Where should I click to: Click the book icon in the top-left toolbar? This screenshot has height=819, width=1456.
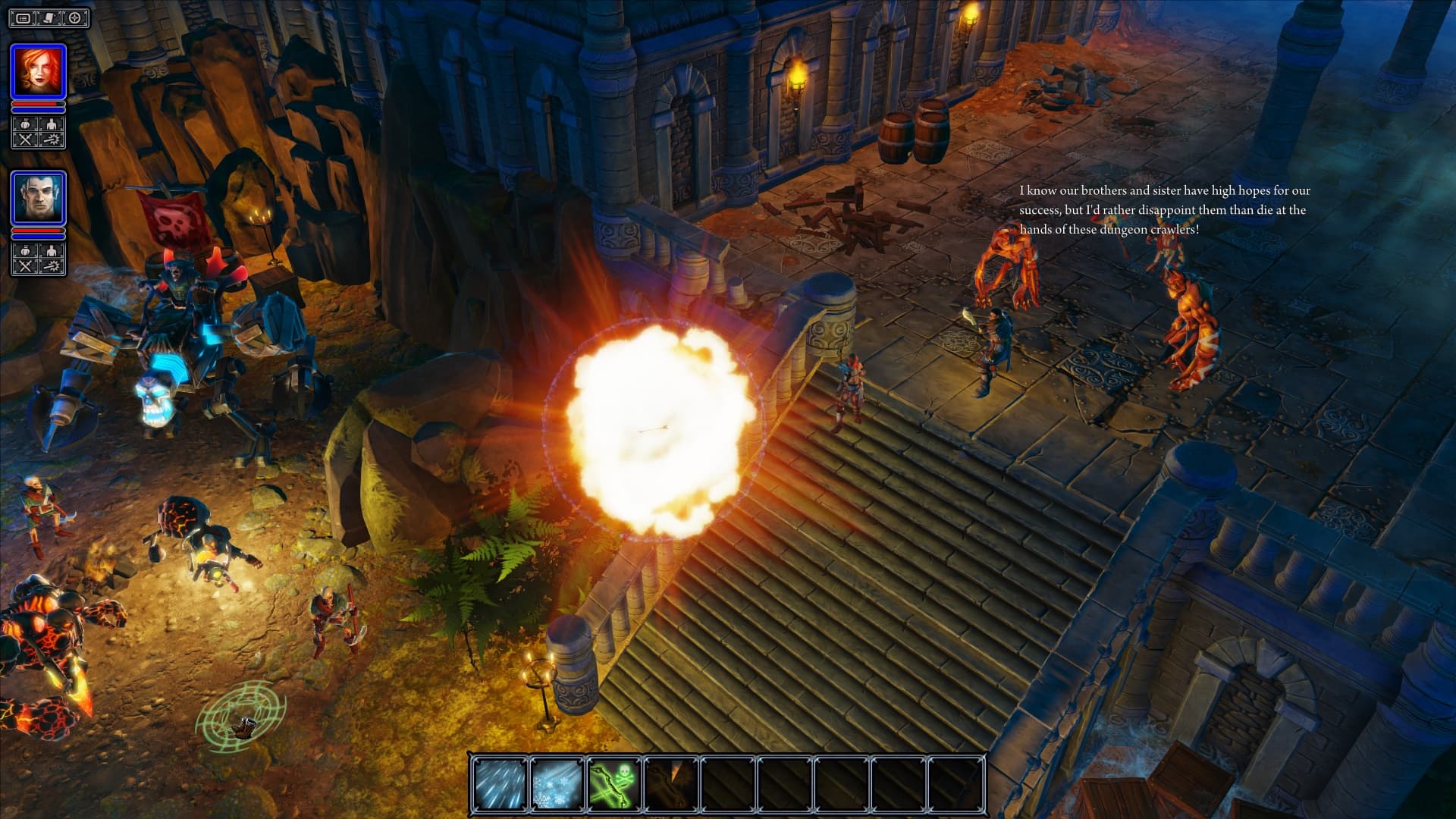pyautogui.click(x=48, y=17)
